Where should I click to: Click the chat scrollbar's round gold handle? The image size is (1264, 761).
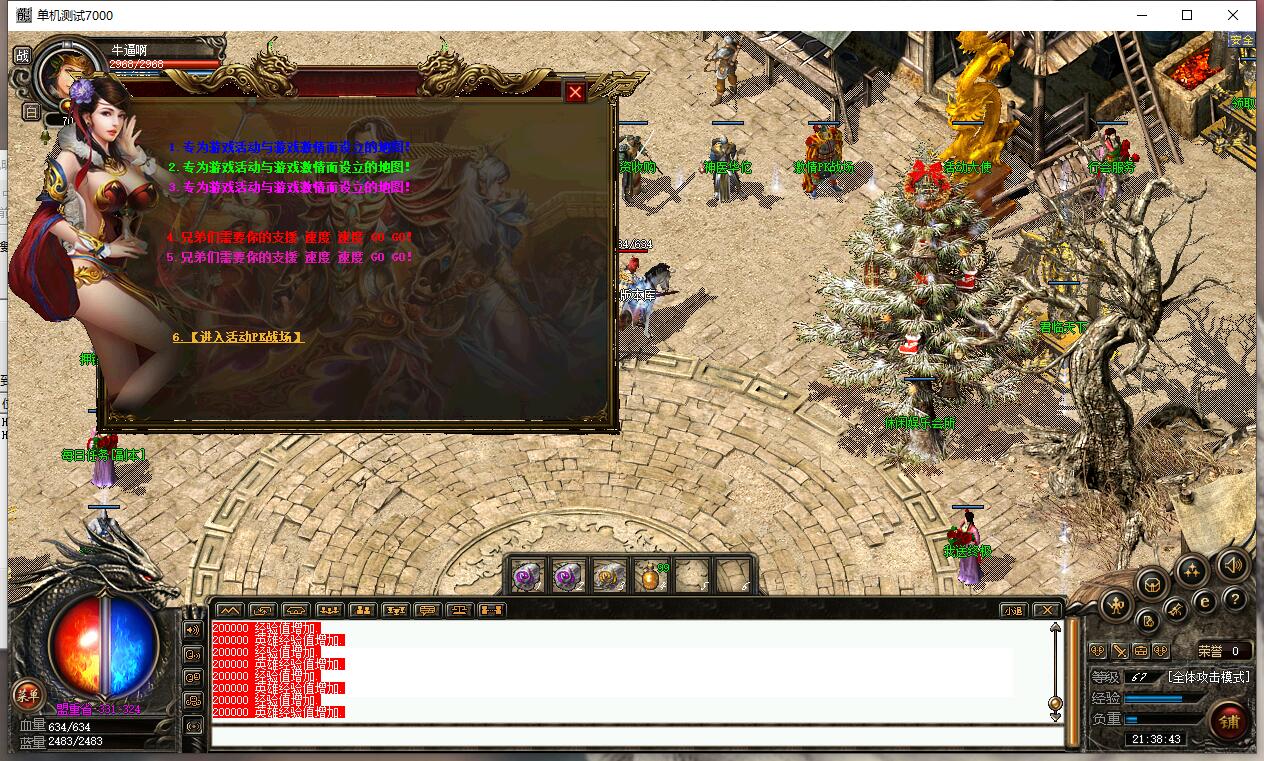1054,704
